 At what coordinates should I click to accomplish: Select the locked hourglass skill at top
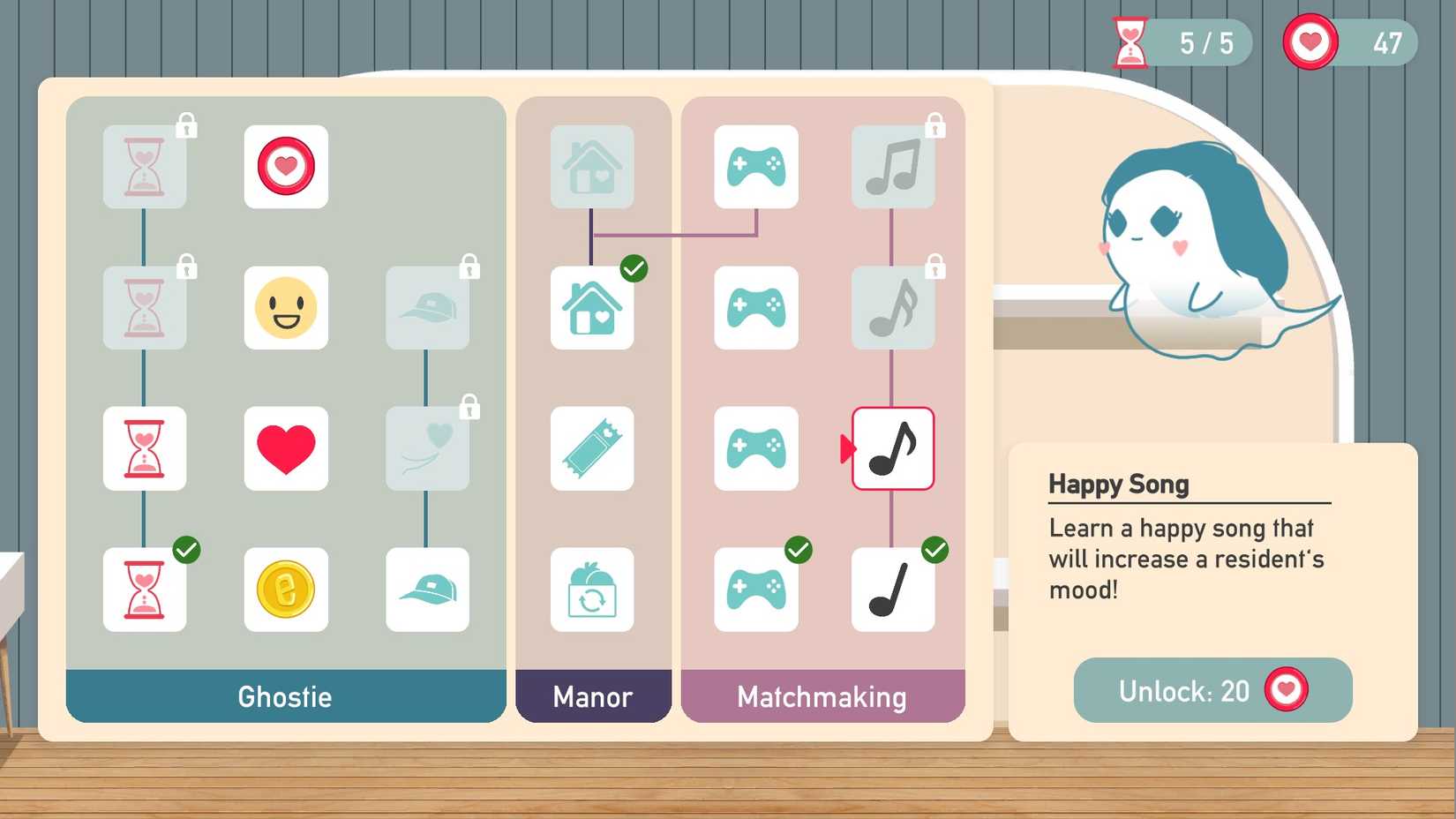145,168
